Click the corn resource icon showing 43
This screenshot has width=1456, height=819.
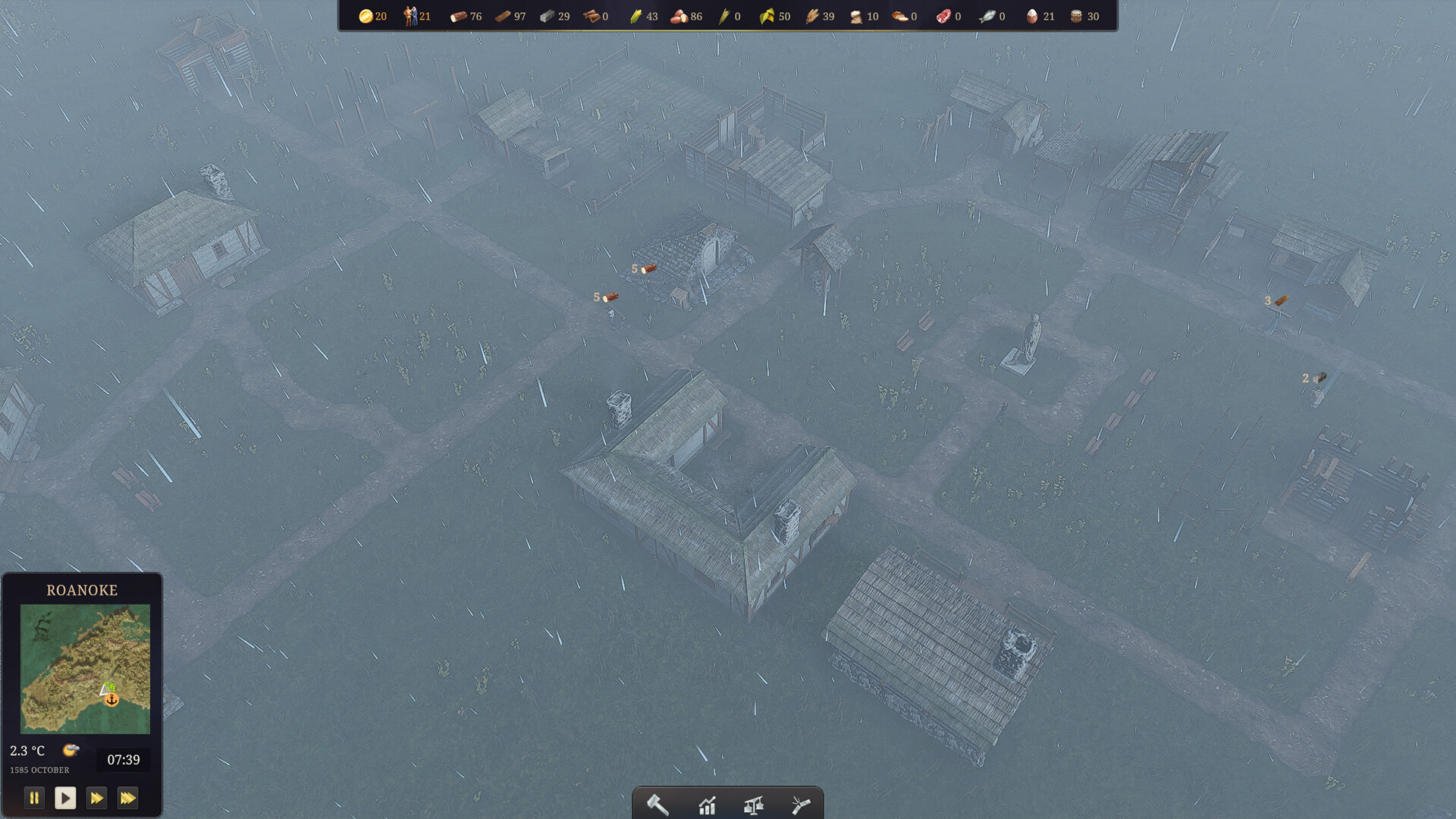(635, 16)
